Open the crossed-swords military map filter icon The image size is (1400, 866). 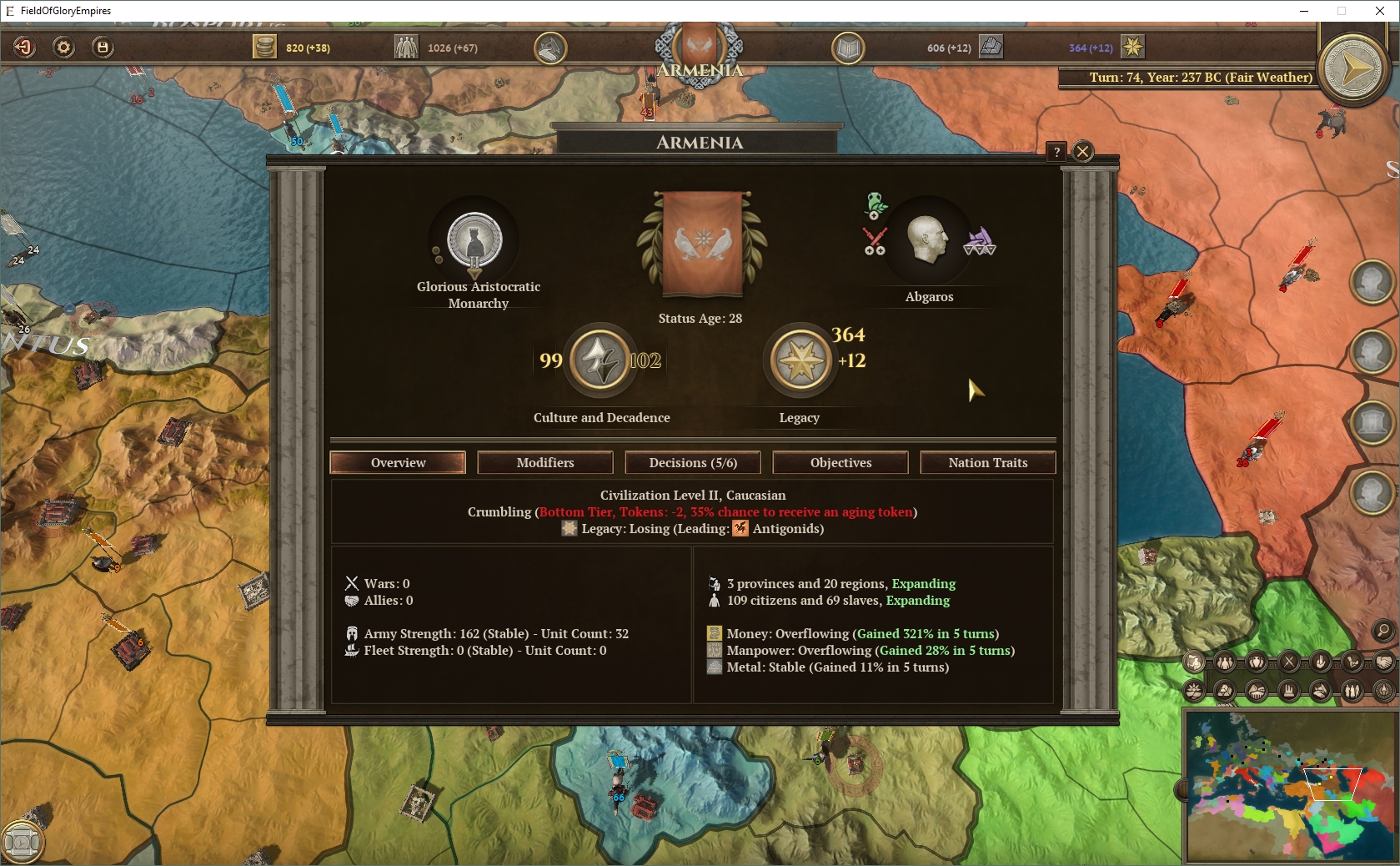(1288, 663)
